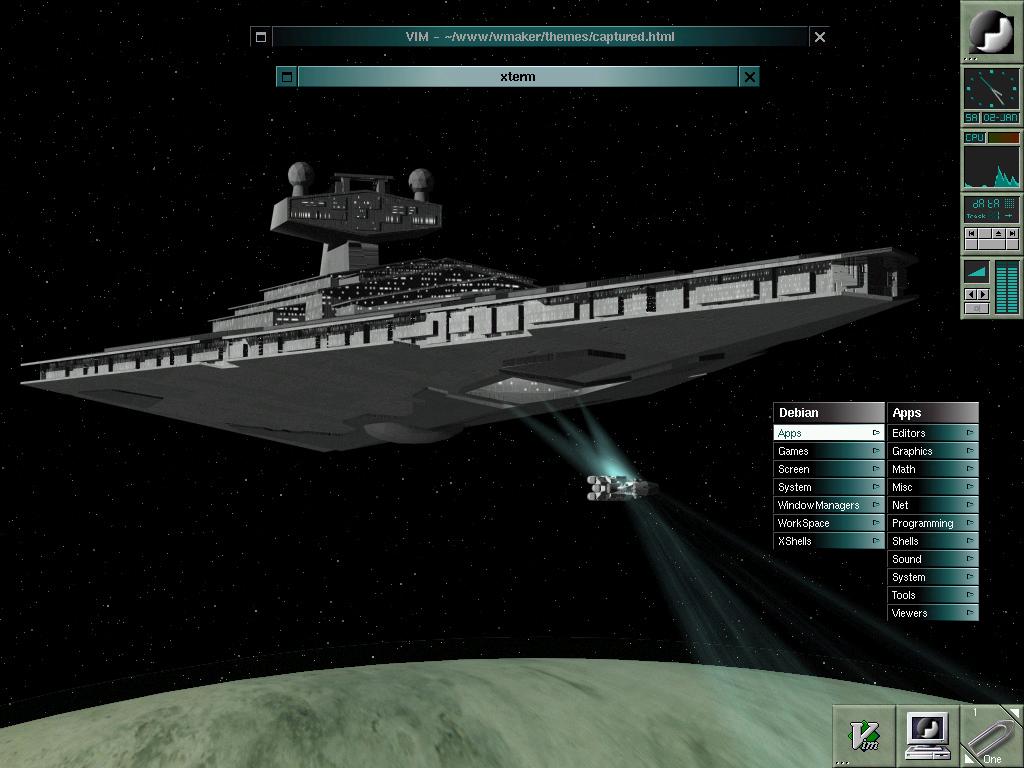Viewport: 1024px width, 768px height.
Task: Open the WindowManagers menu entry
Action: pos(828,505)
